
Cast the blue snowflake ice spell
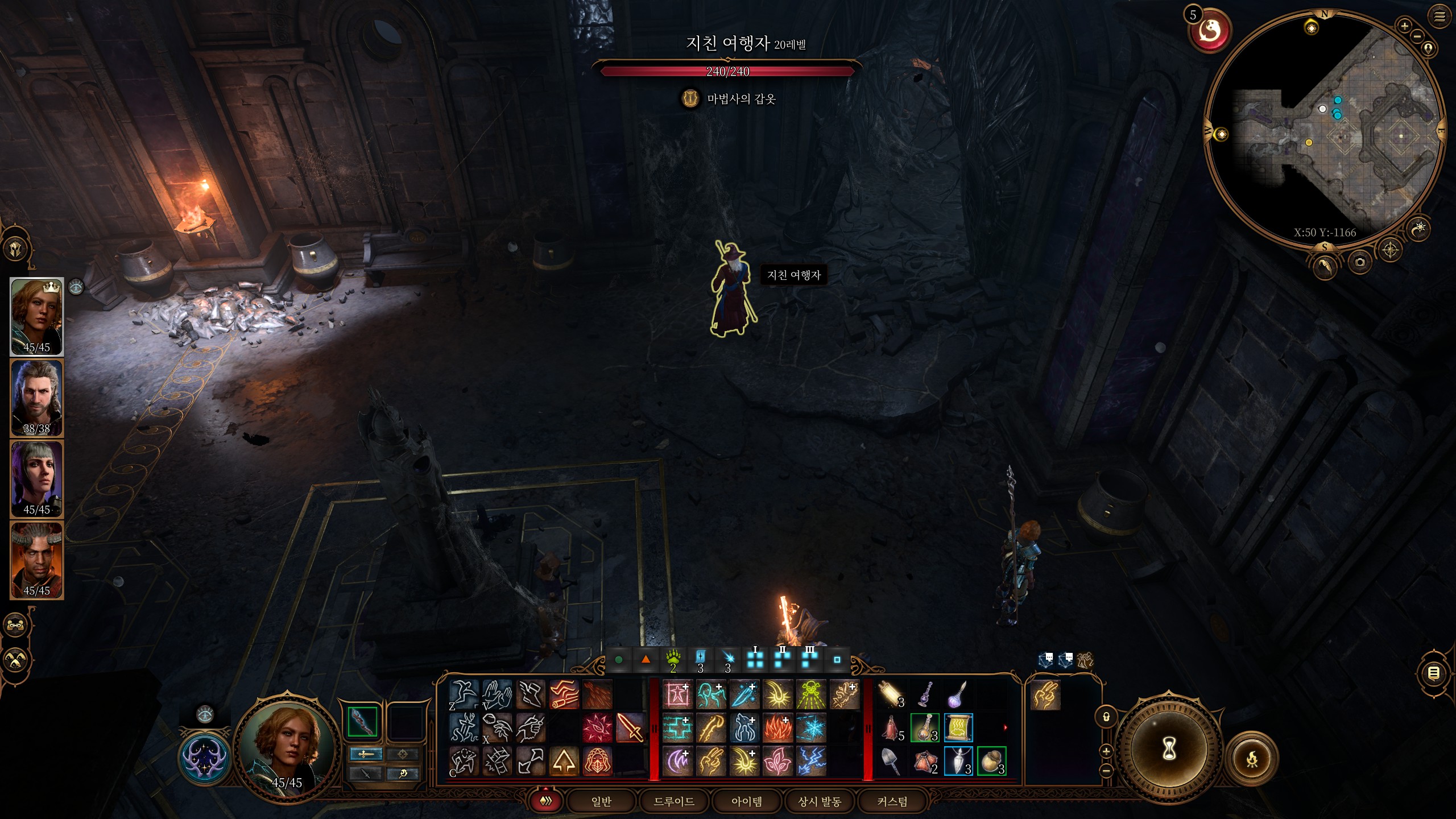[811, 728]
